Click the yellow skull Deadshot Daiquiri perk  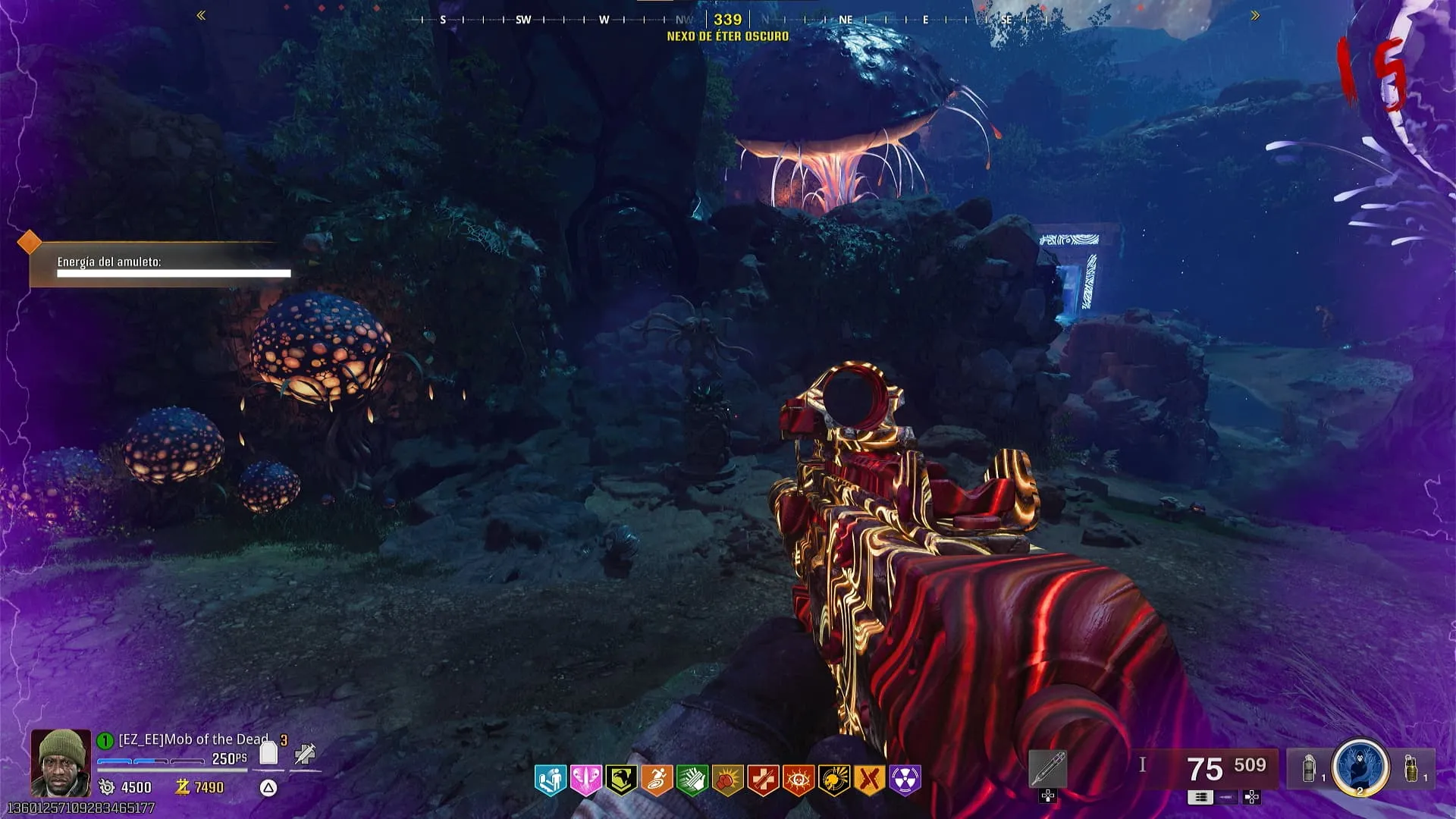(x=834, y=780)
